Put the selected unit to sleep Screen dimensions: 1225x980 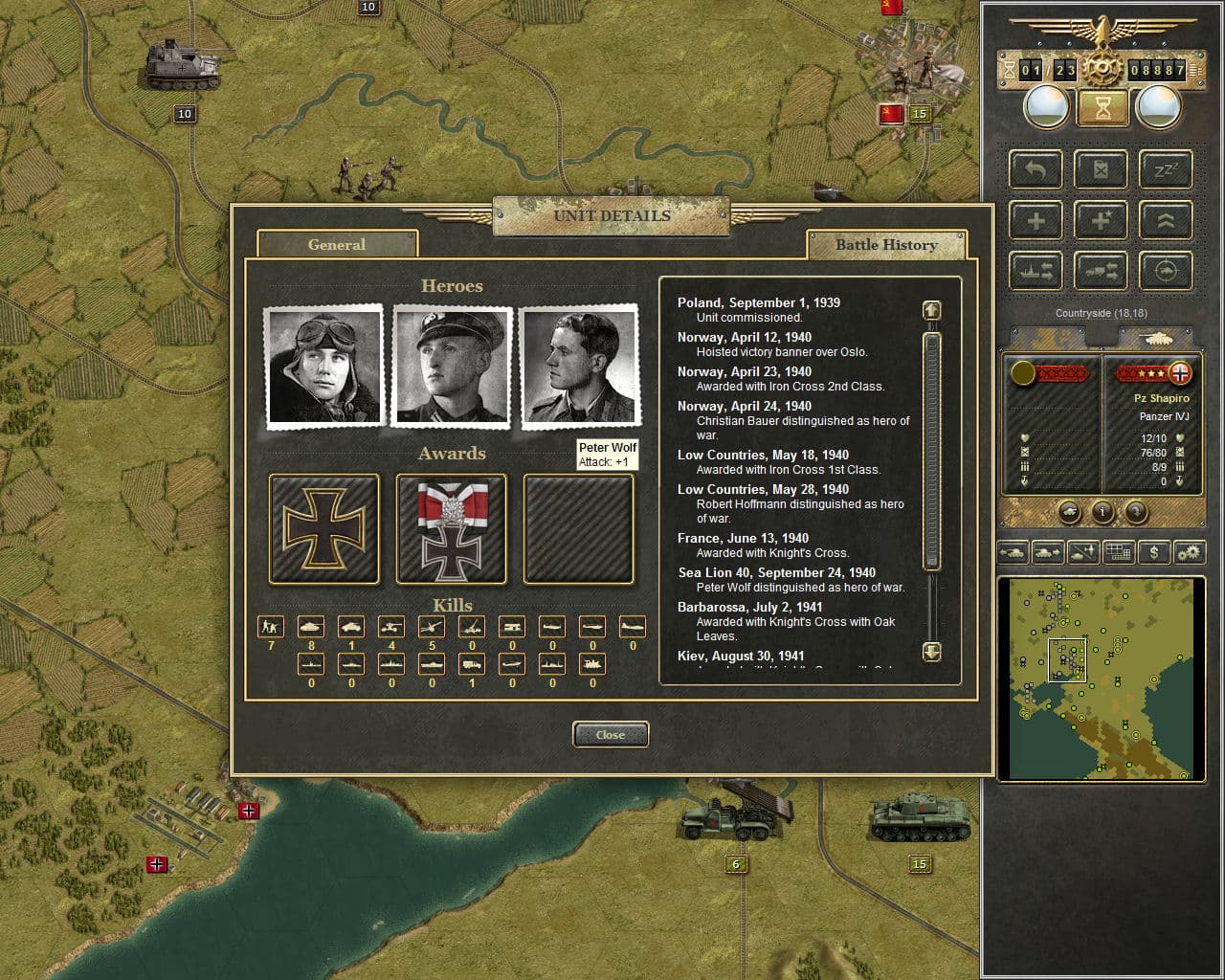pos(1165,169)
